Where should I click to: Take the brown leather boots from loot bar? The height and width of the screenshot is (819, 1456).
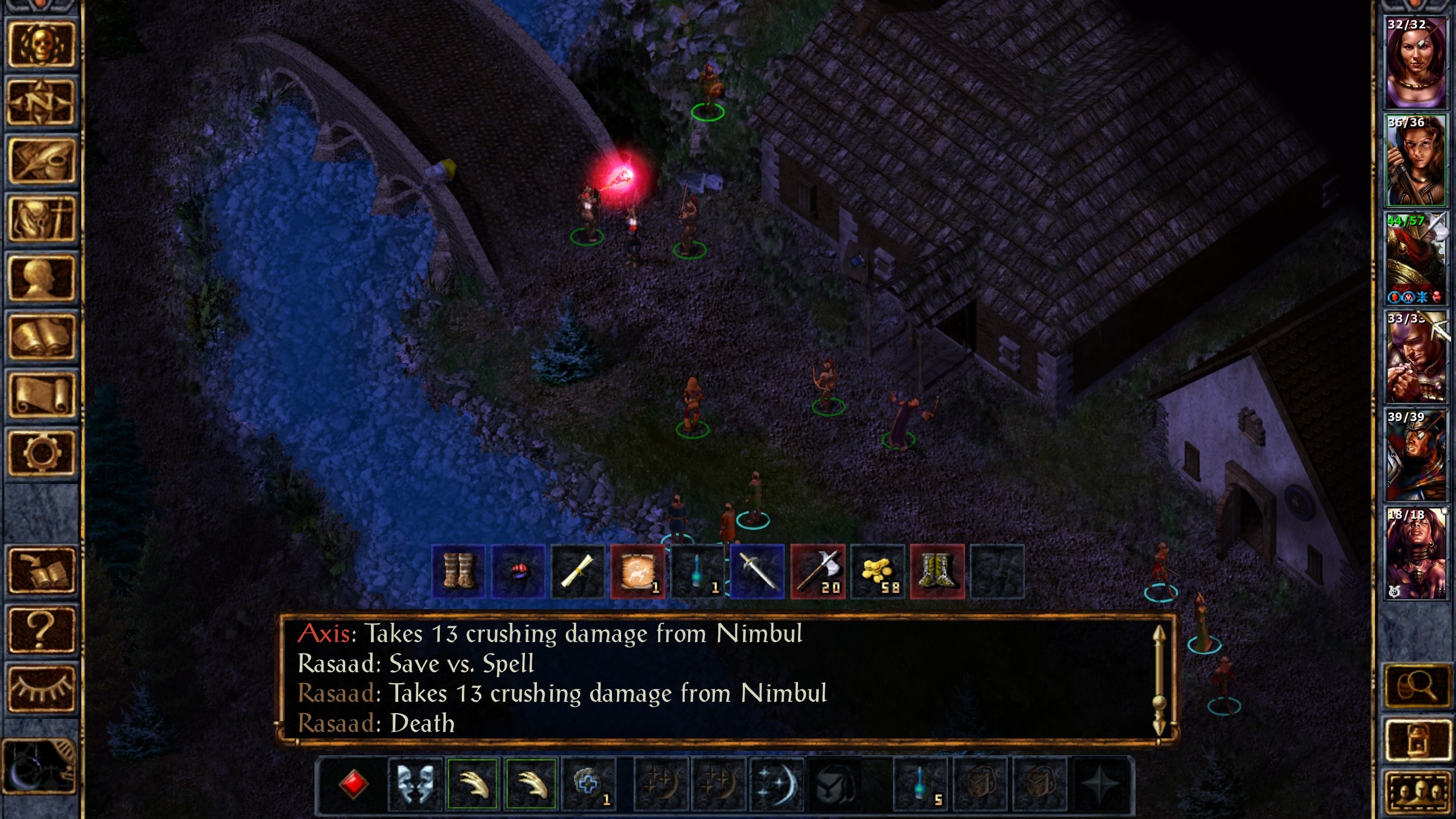coord(458,571)
